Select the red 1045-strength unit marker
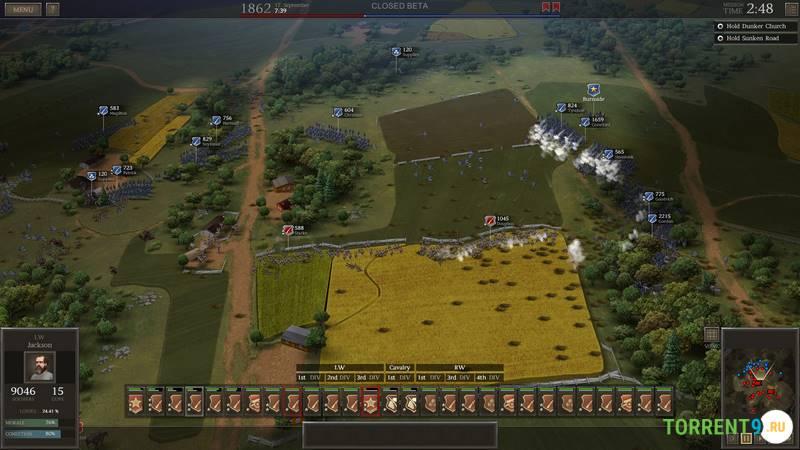 point(490,220)
